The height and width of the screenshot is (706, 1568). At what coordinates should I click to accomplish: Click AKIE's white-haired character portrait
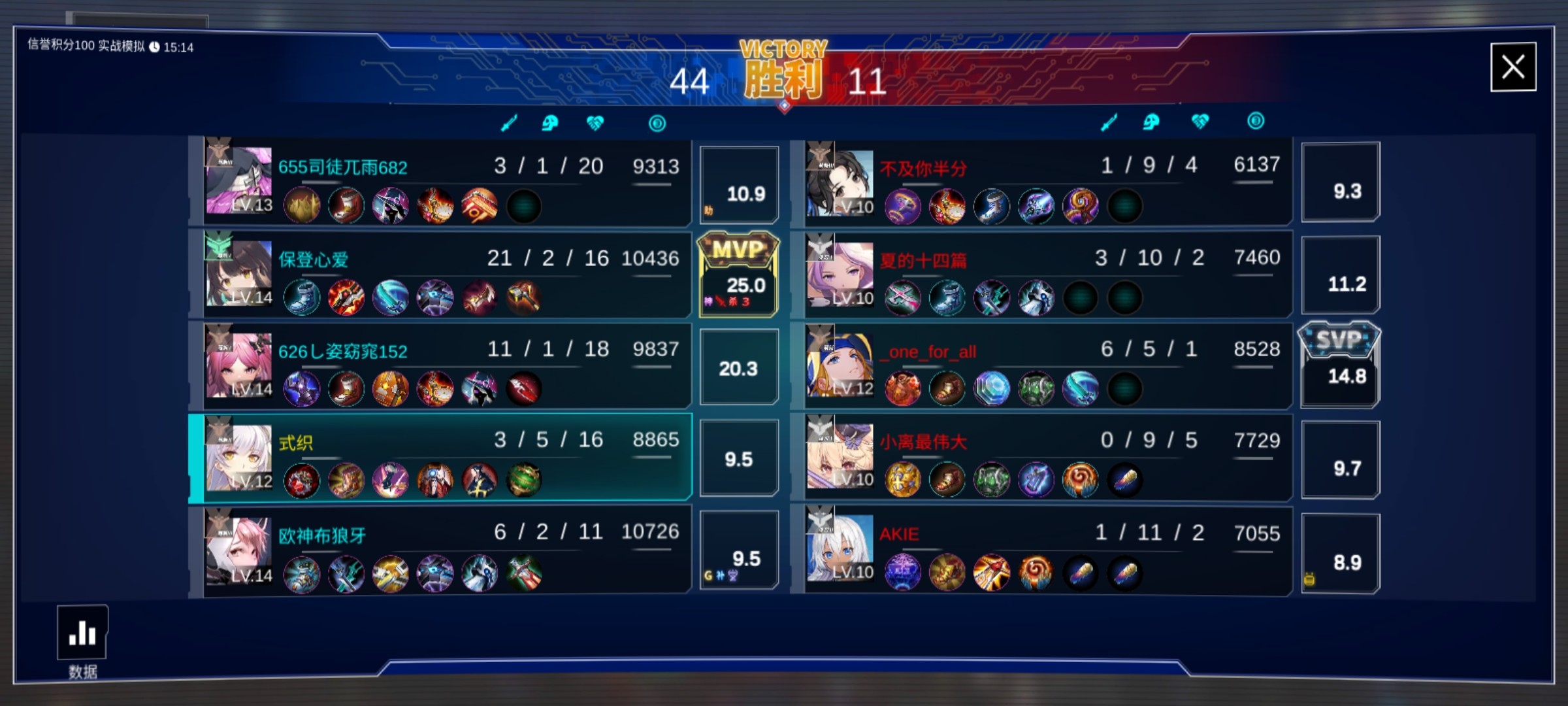click(840, 549)
